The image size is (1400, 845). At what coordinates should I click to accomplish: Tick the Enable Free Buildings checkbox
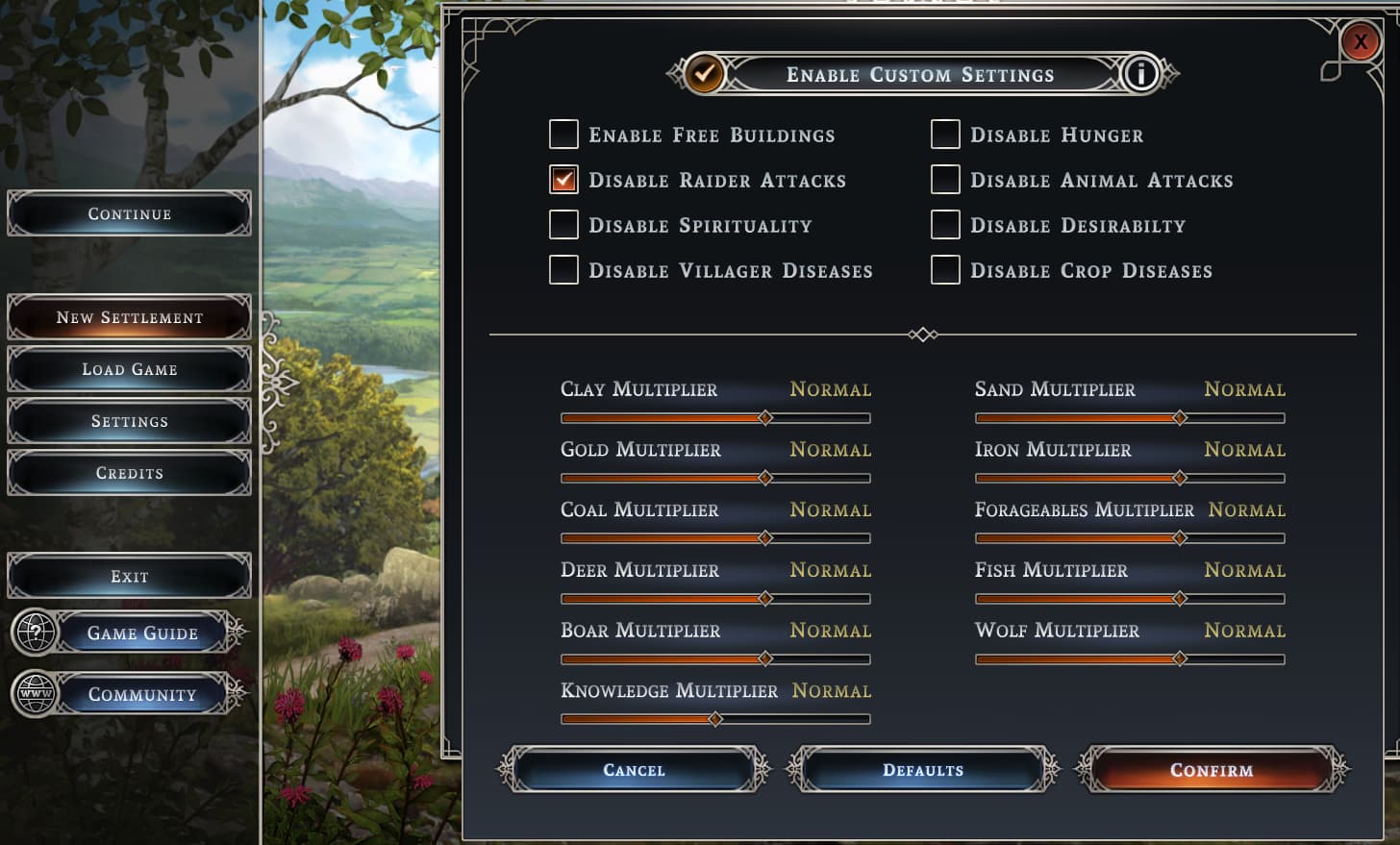click(x=563, y=135)
